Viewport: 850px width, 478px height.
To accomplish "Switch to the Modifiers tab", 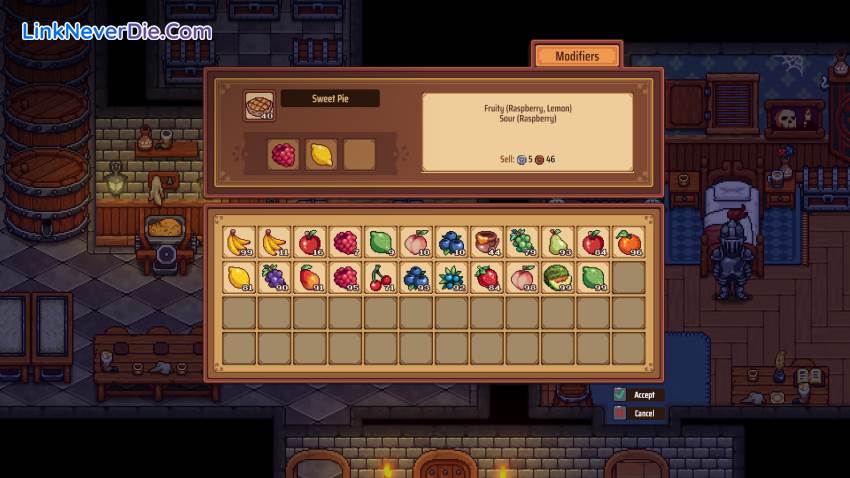I will pyautogui.click(x=577, y=56).
